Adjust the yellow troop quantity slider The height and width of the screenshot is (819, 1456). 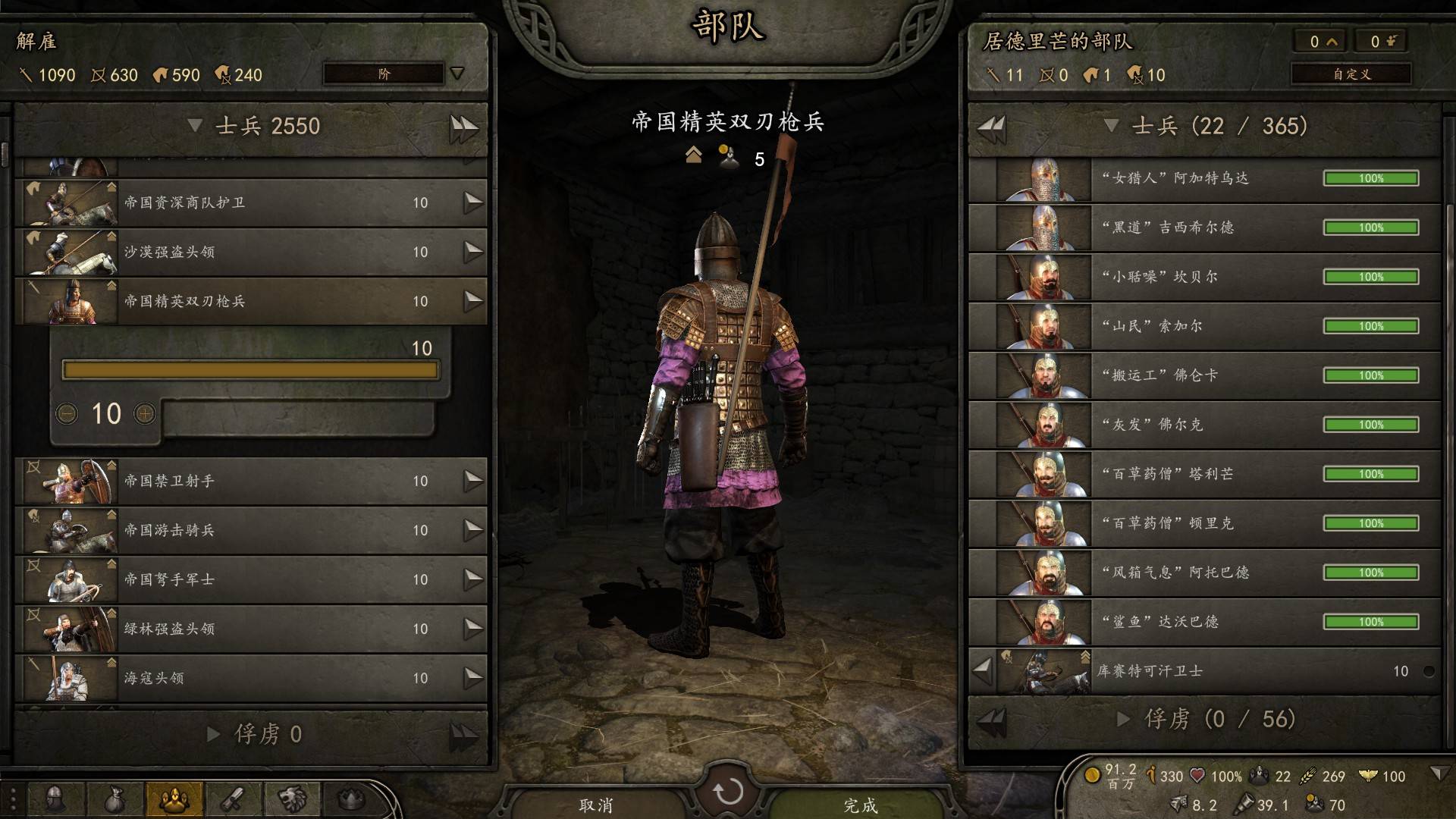click(x=250, y=370)
